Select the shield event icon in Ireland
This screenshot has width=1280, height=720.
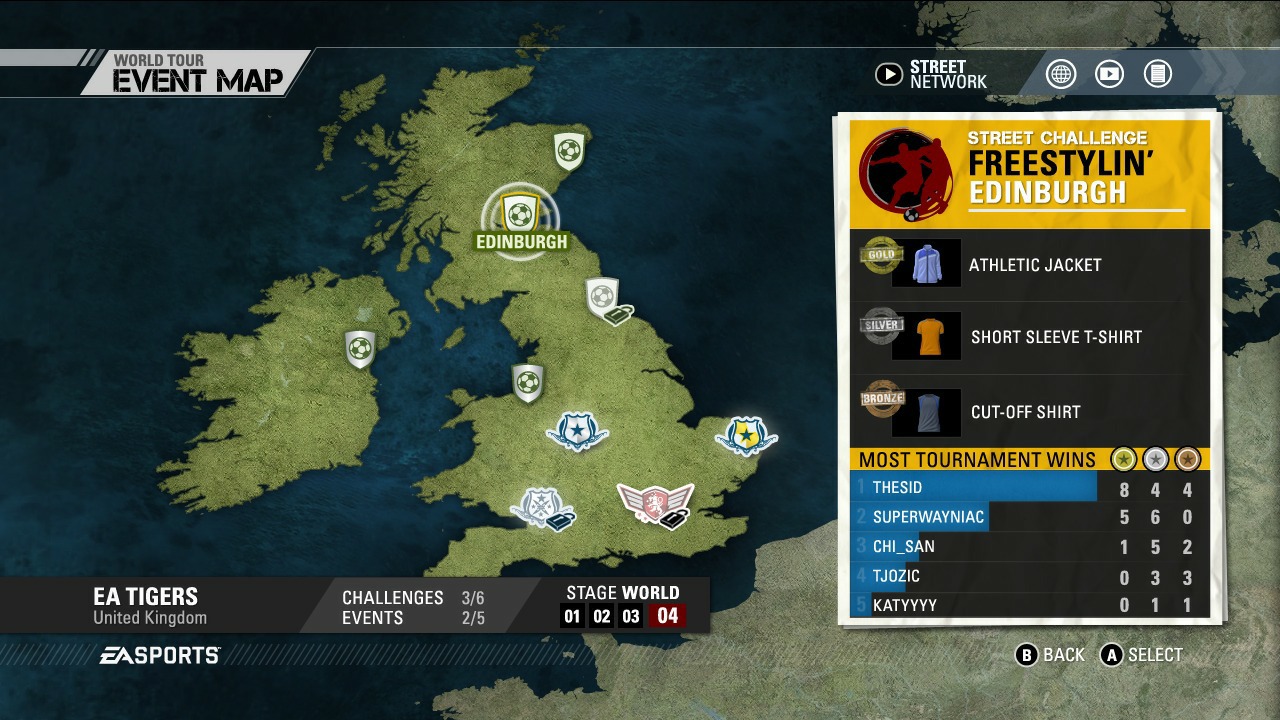358,349
